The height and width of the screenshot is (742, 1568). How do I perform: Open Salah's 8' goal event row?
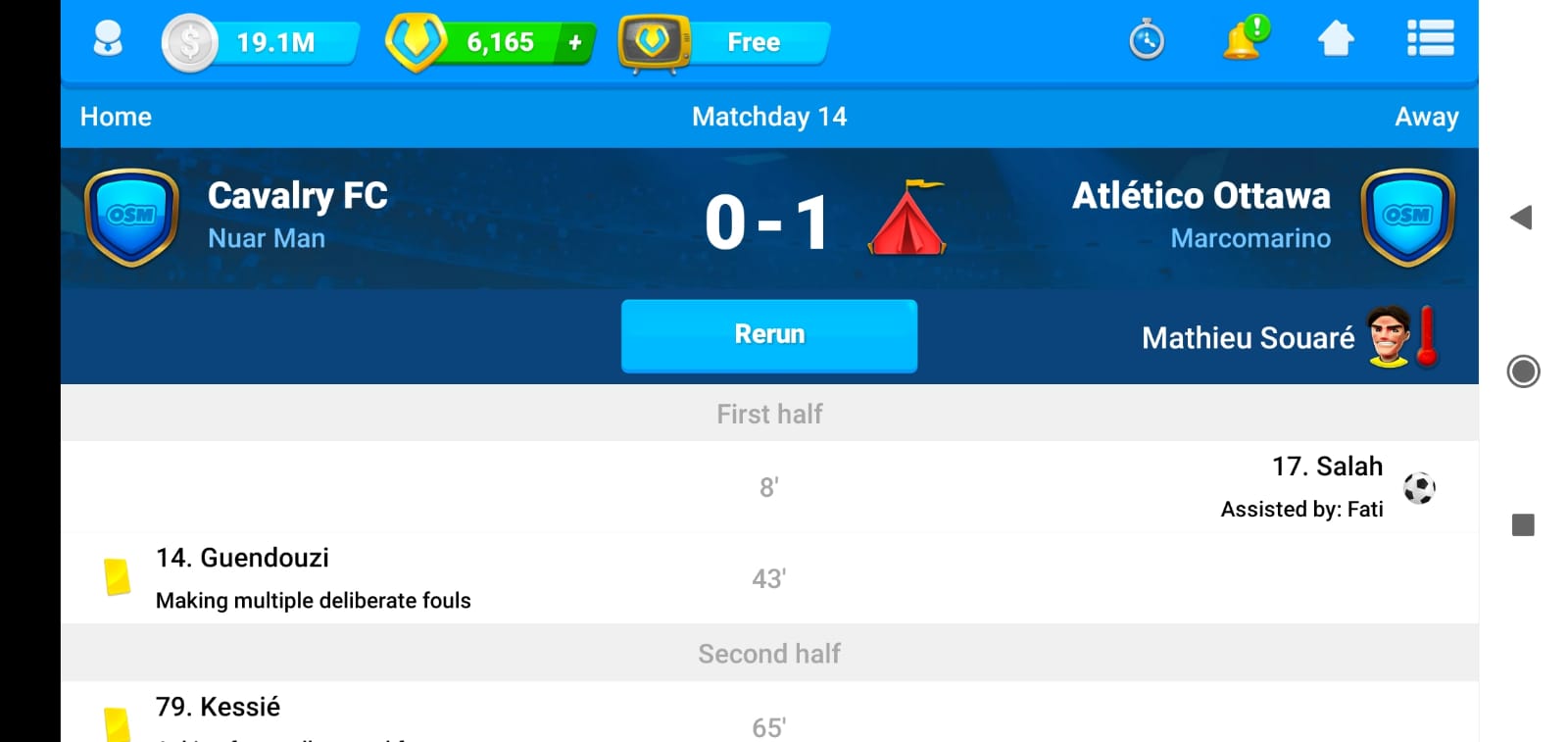[x=769, y=487]
